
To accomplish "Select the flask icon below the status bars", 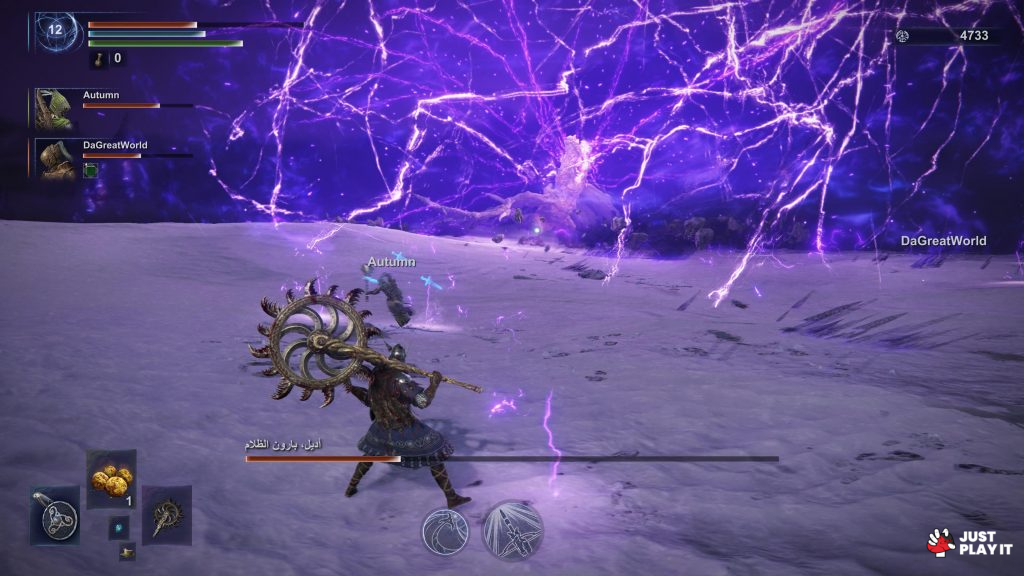I will pyautogui.click(x=101, y=59).
